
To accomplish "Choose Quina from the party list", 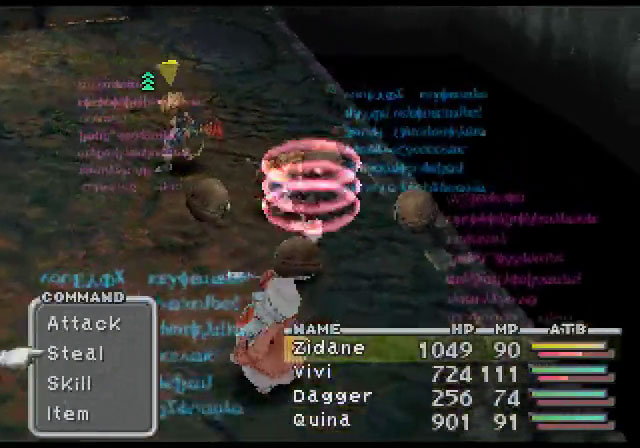I will 322,420.
